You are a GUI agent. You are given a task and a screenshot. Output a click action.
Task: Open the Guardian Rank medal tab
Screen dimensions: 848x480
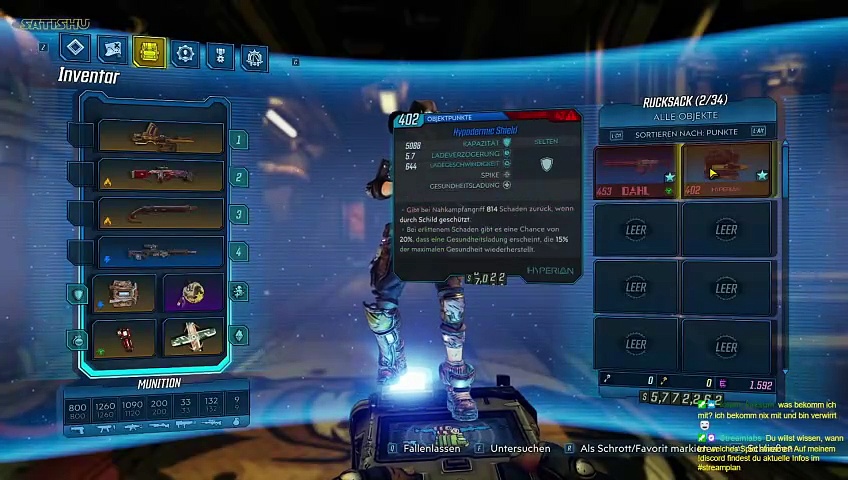point(220,56)
